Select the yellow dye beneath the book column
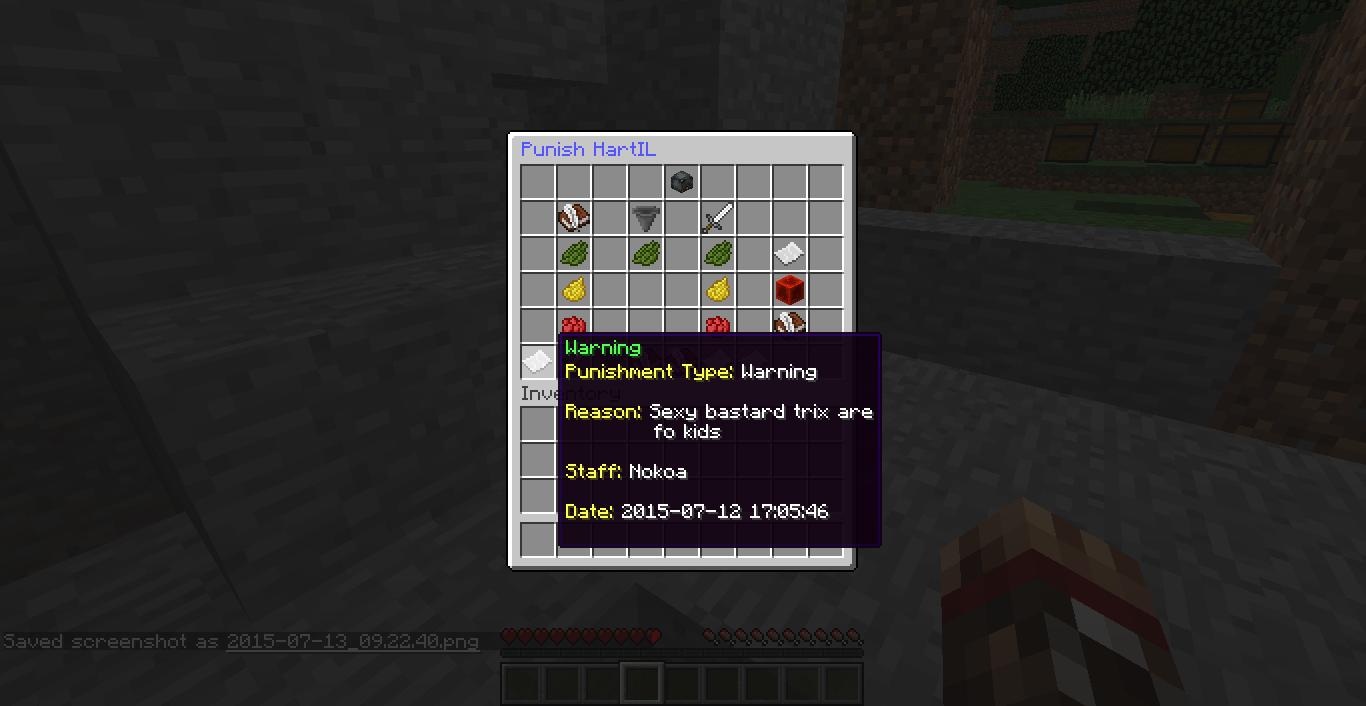 pos(573,290)
